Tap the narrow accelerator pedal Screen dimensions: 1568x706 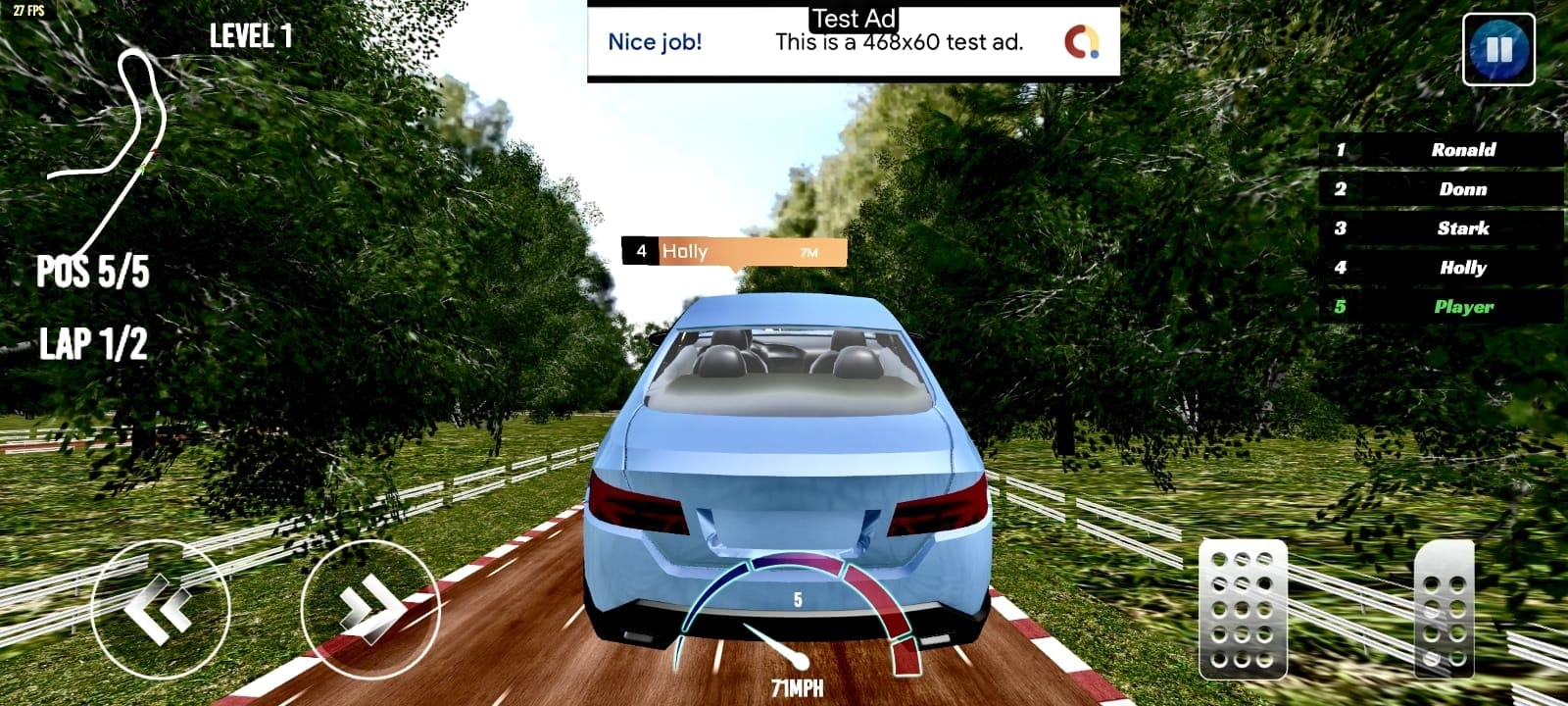[1444, 609]
